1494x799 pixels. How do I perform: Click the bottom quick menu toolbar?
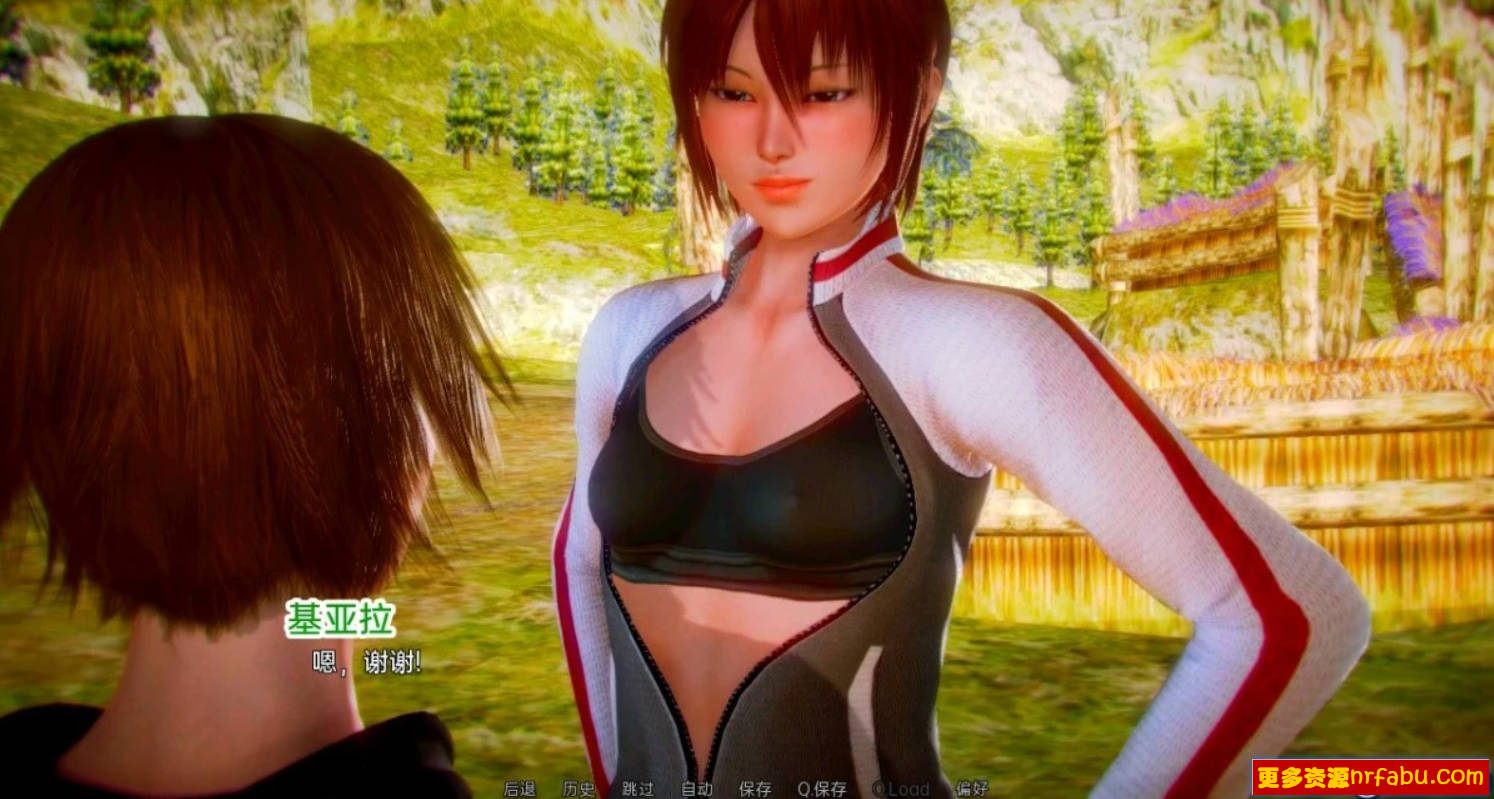click(747, 788)
